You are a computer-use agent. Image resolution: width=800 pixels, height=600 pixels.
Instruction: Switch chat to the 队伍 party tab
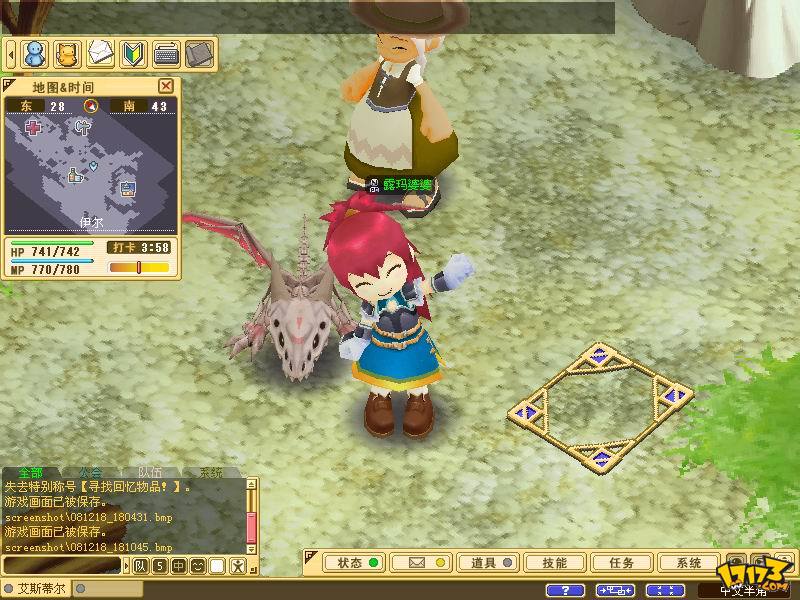150,472
